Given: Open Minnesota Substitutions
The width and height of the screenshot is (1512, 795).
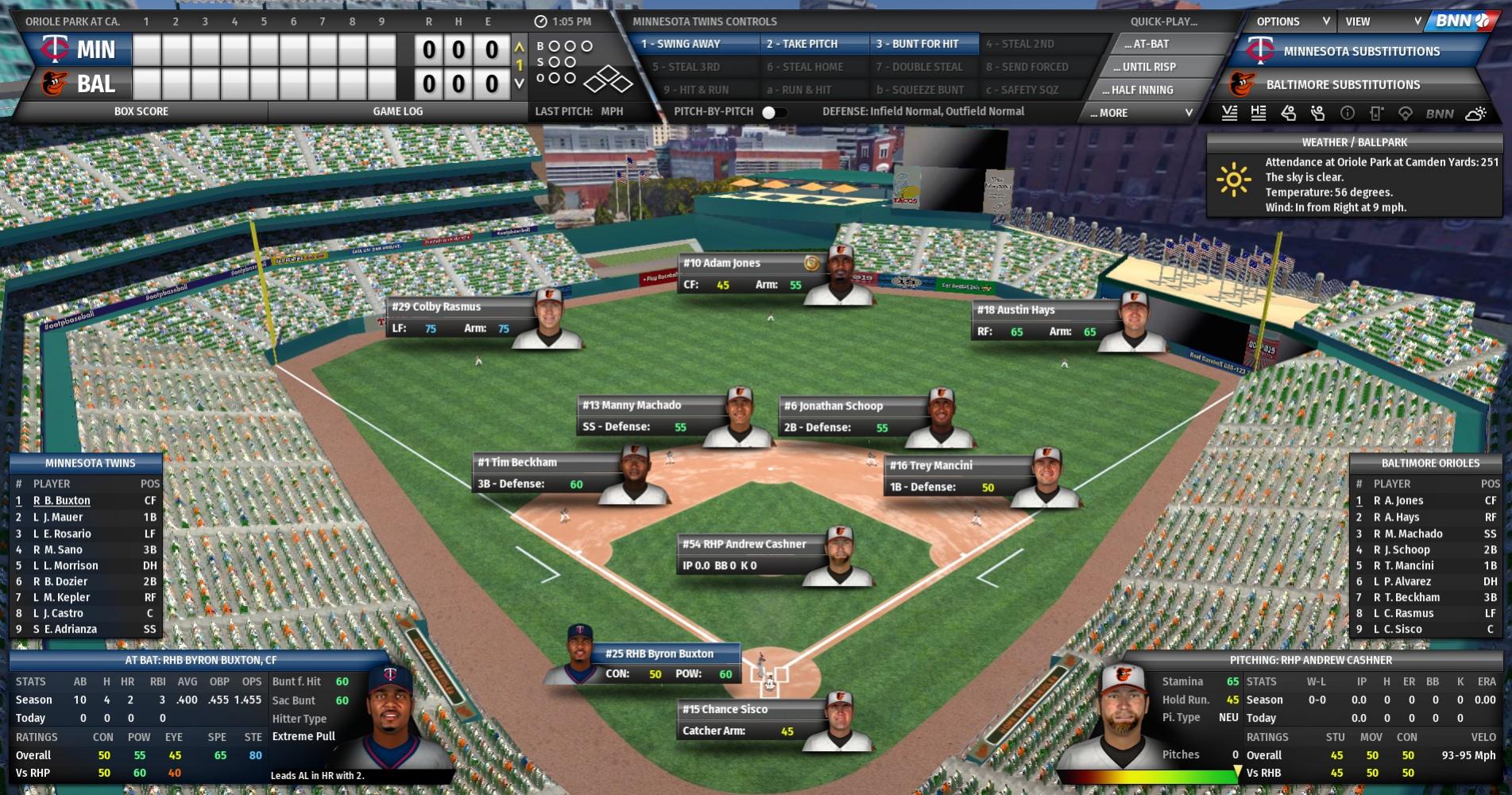Looking at the screenshot, I should pos(1361,51).
